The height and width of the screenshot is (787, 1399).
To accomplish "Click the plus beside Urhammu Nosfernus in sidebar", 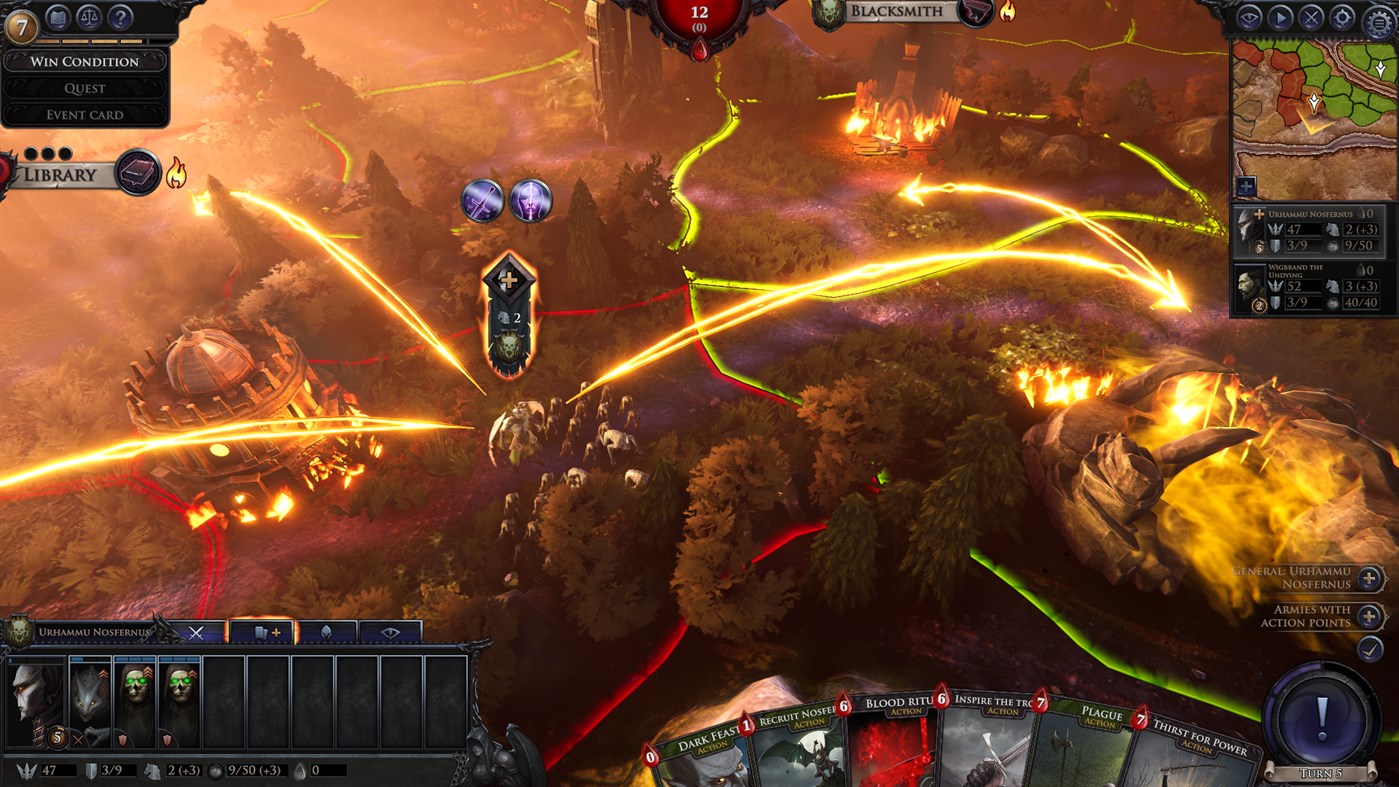I will point(1258,214).
